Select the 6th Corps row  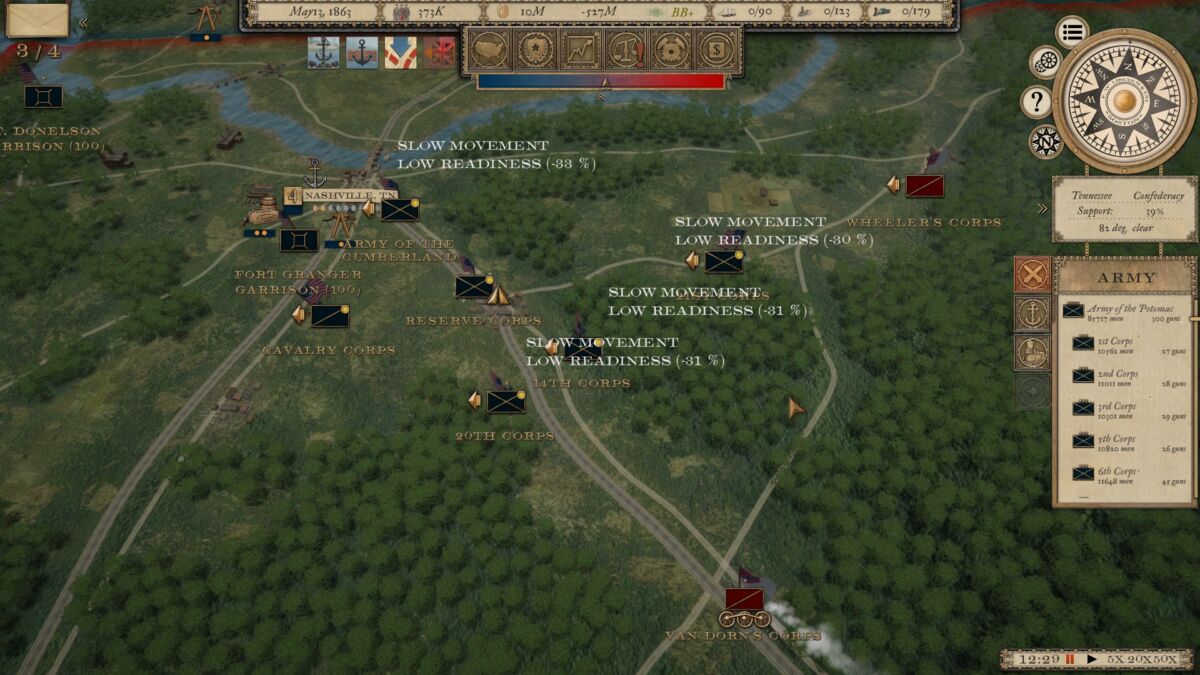point(1125,474)
